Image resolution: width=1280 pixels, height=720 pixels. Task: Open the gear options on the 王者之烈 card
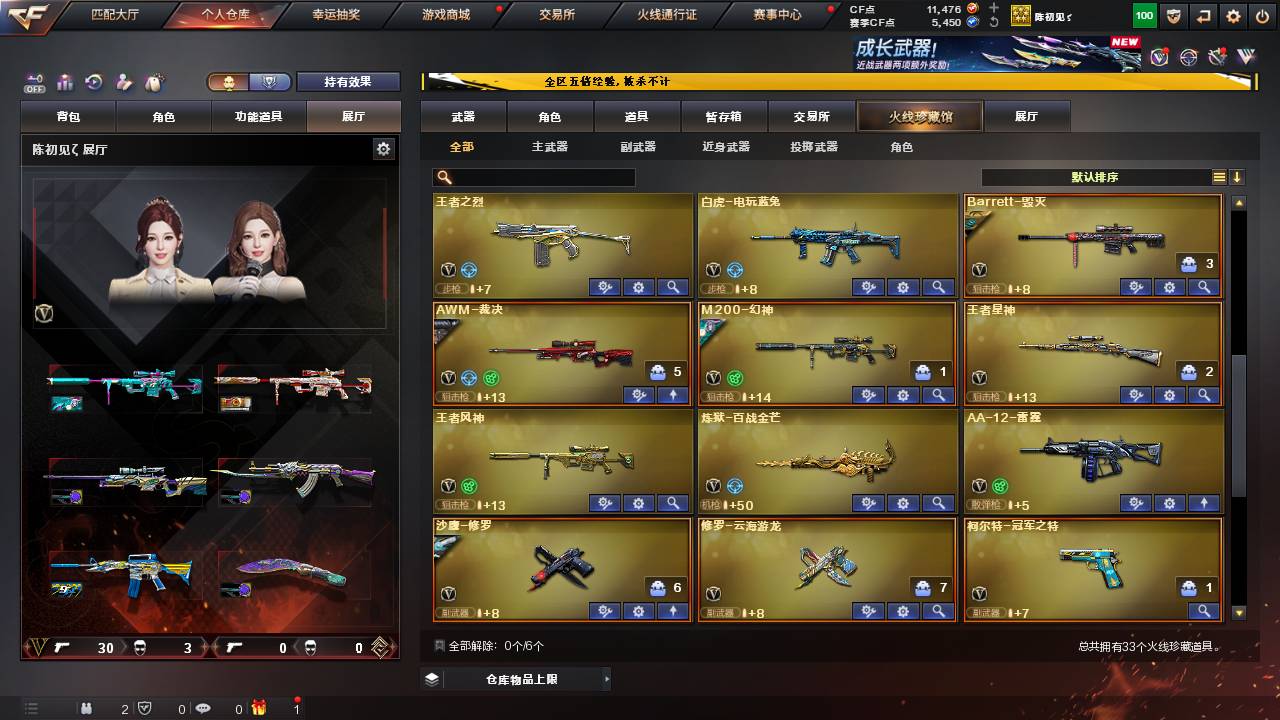pos(638,287)
